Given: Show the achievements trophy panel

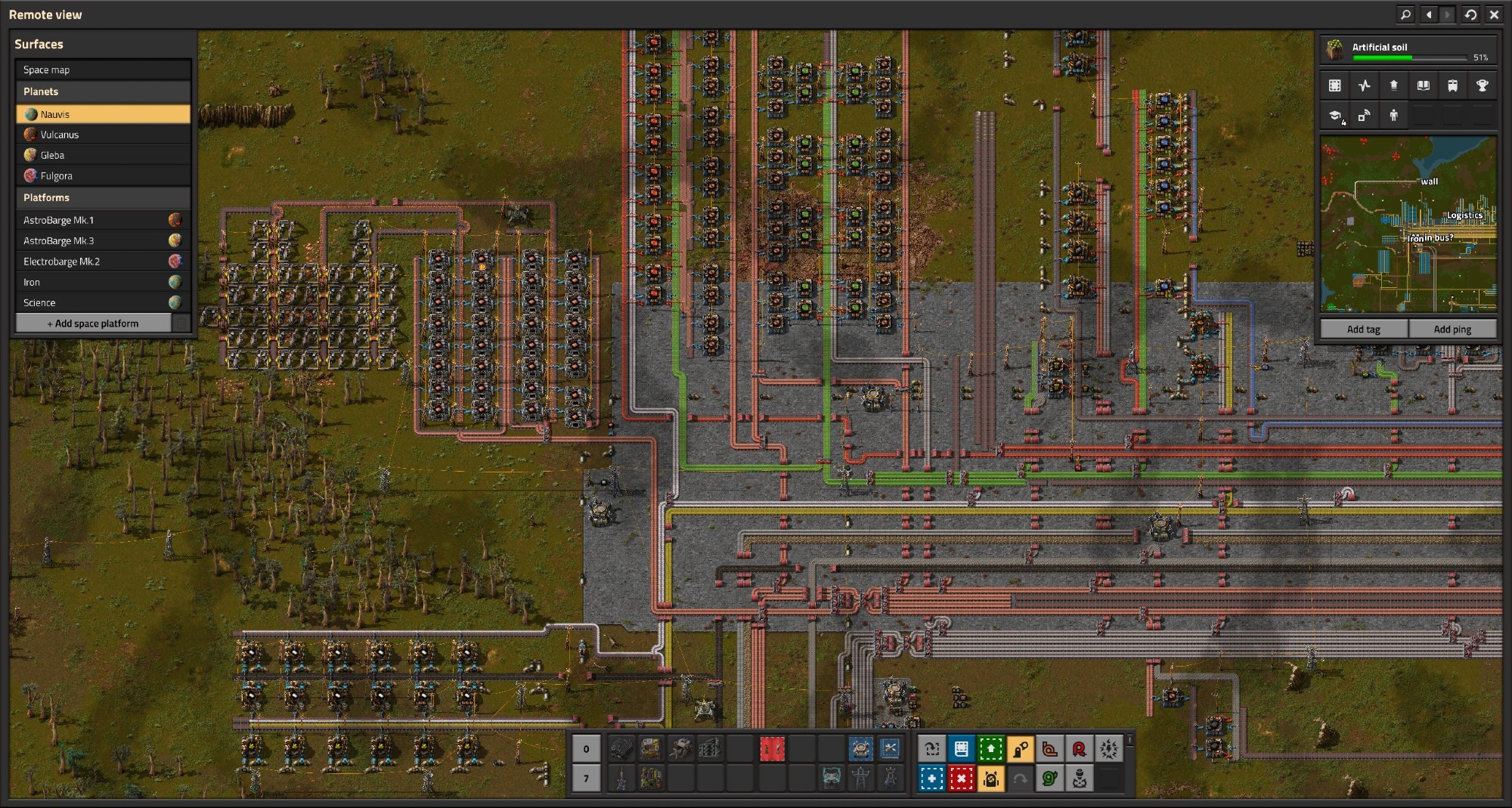Looking at the screenshot, I should 1482,85.
